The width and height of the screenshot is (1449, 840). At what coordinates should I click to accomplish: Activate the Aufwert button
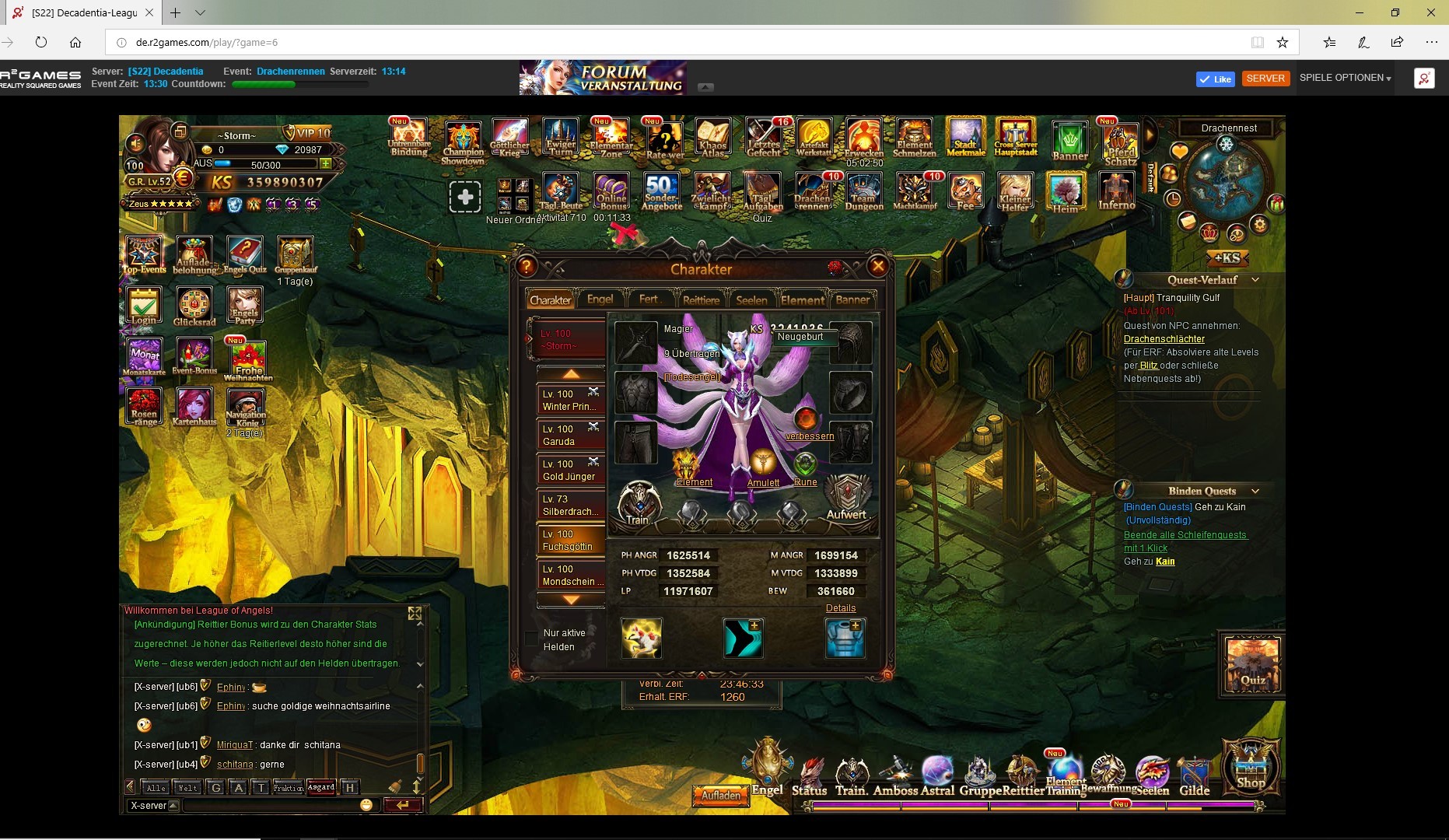[846, 499]
